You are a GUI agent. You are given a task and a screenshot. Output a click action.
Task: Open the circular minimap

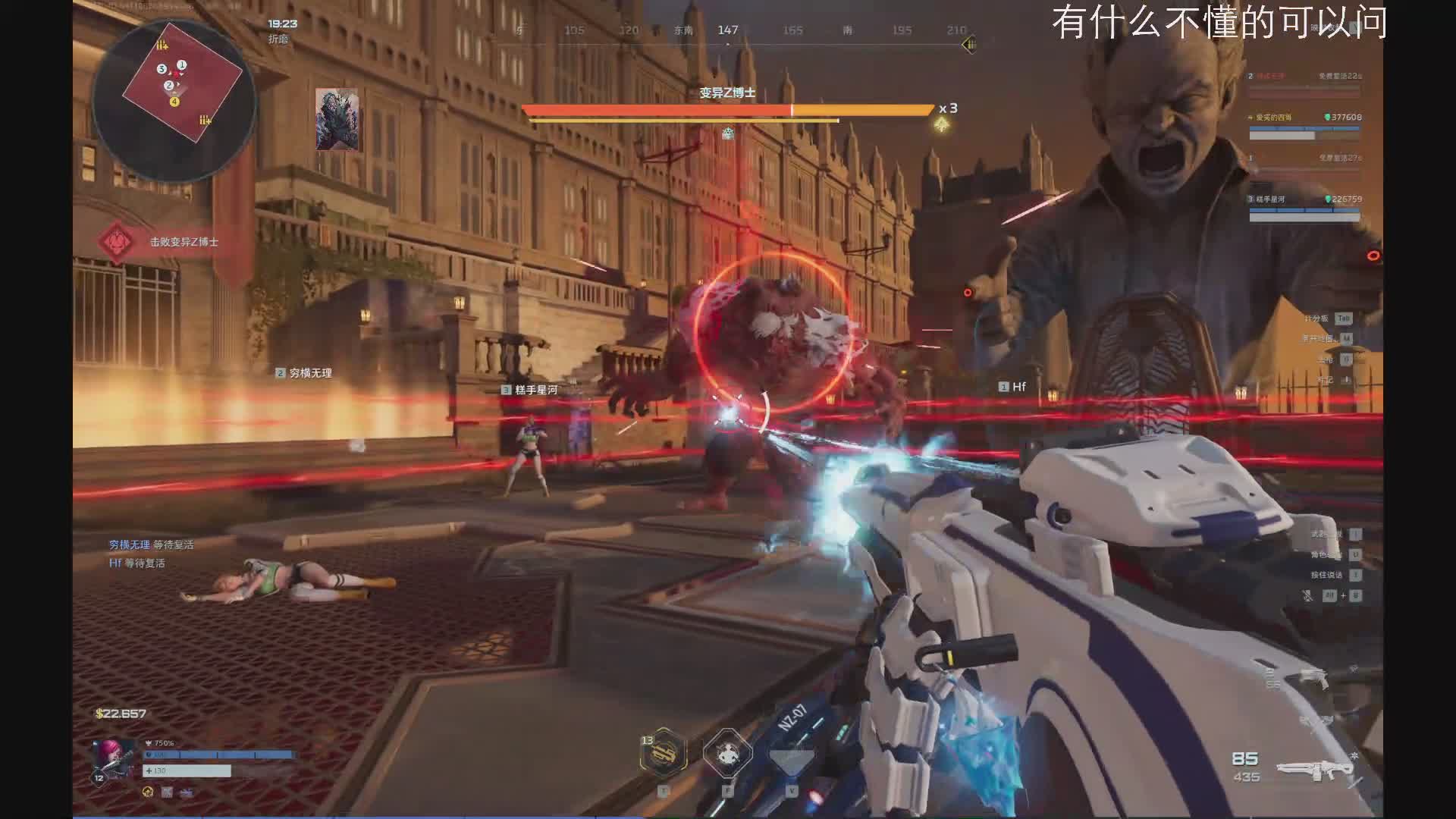[174, 100]
